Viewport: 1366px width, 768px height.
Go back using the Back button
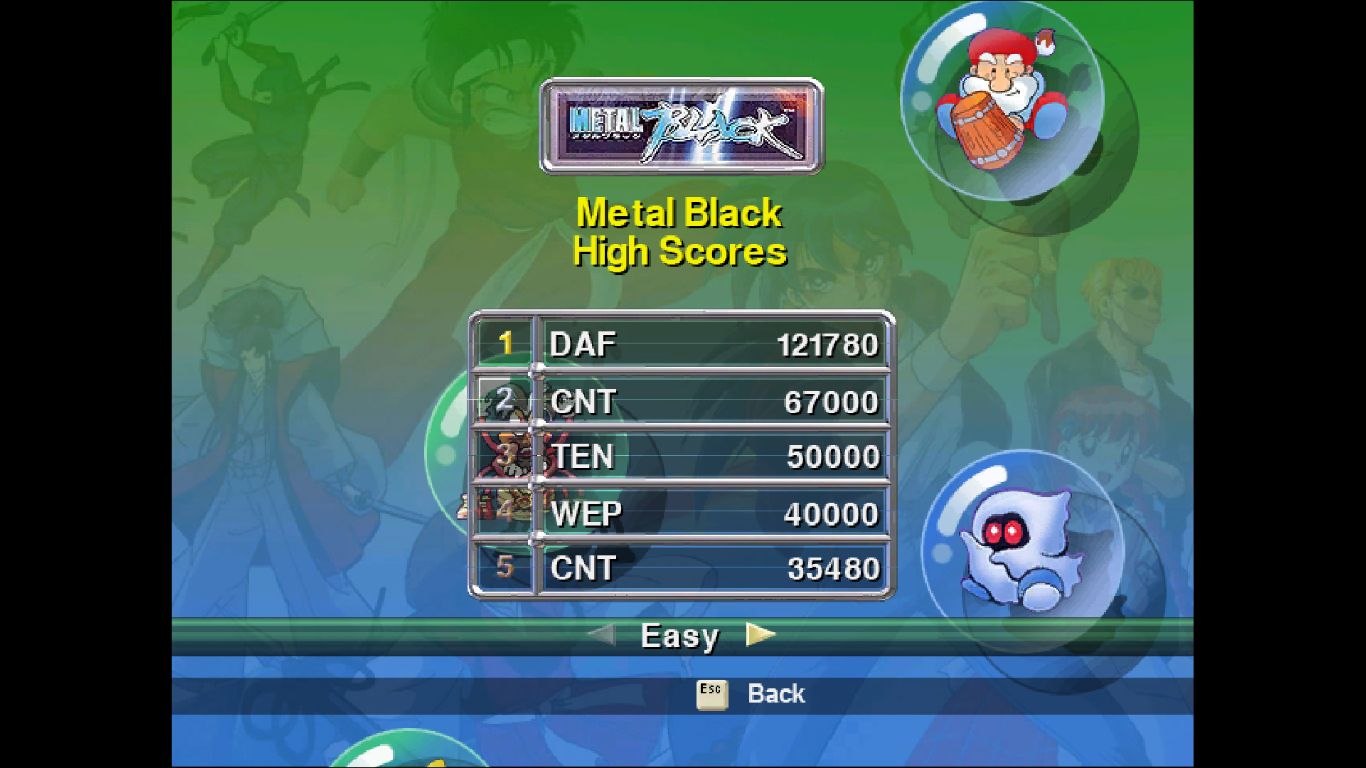pyautogui.click(x=752, y=694)
